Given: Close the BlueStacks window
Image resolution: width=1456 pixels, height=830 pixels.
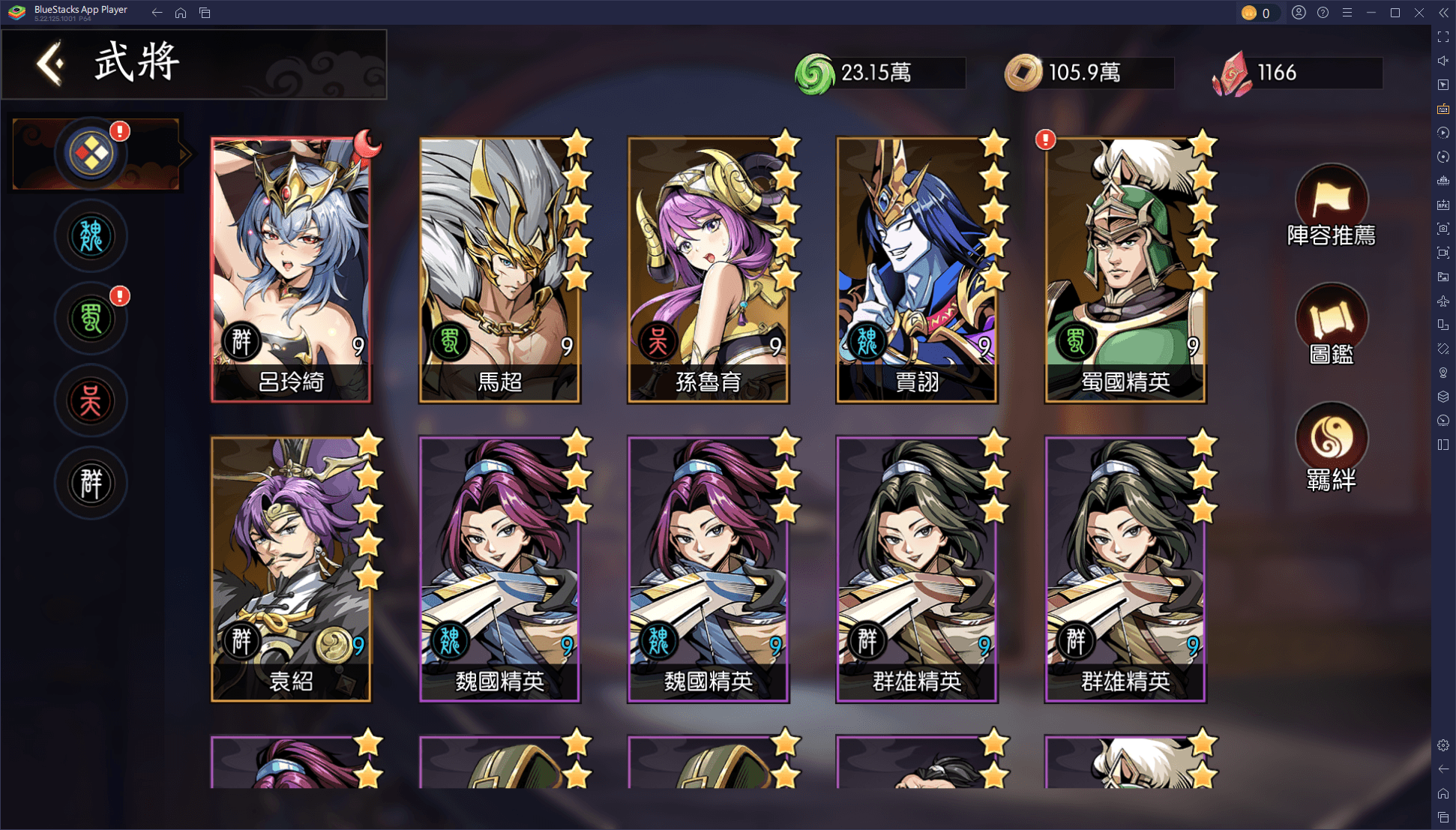Looking at the screenshot, I should pos(1419,13).
